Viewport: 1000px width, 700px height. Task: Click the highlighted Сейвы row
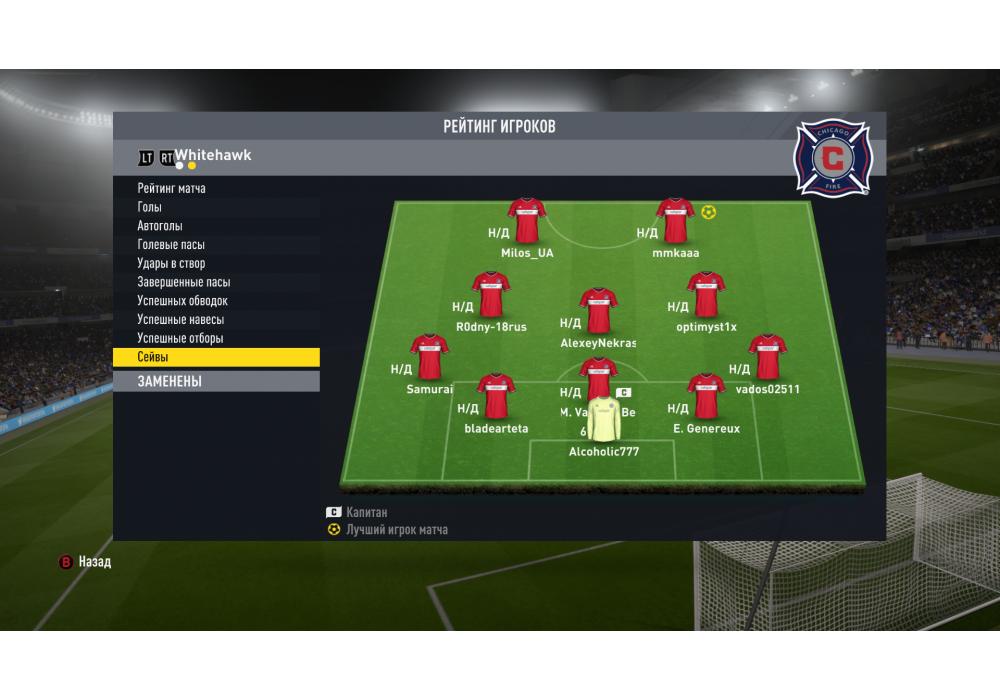215,357
